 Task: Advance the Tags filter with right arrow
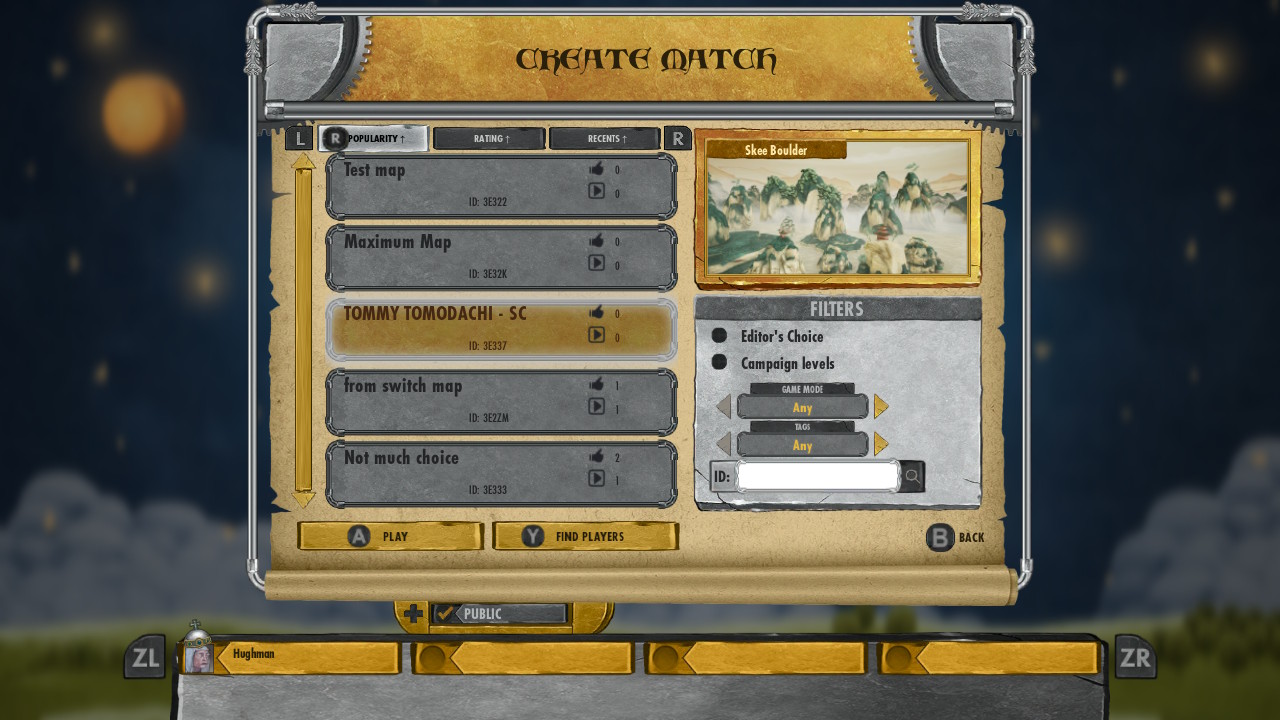click(881, 444)
